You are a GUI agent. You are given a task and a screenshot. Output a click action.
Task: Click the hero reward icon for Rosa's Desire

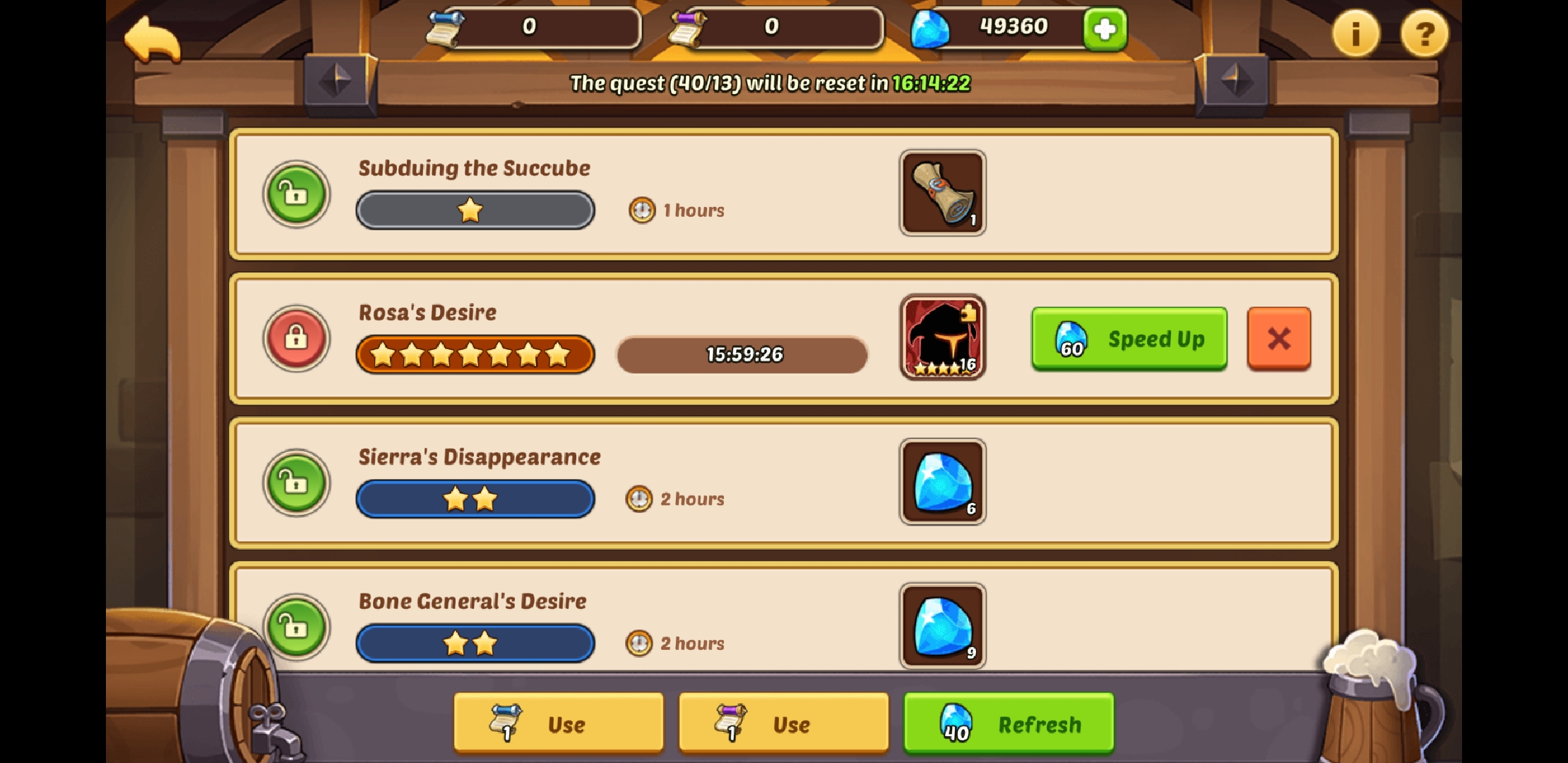pos(942,338)
